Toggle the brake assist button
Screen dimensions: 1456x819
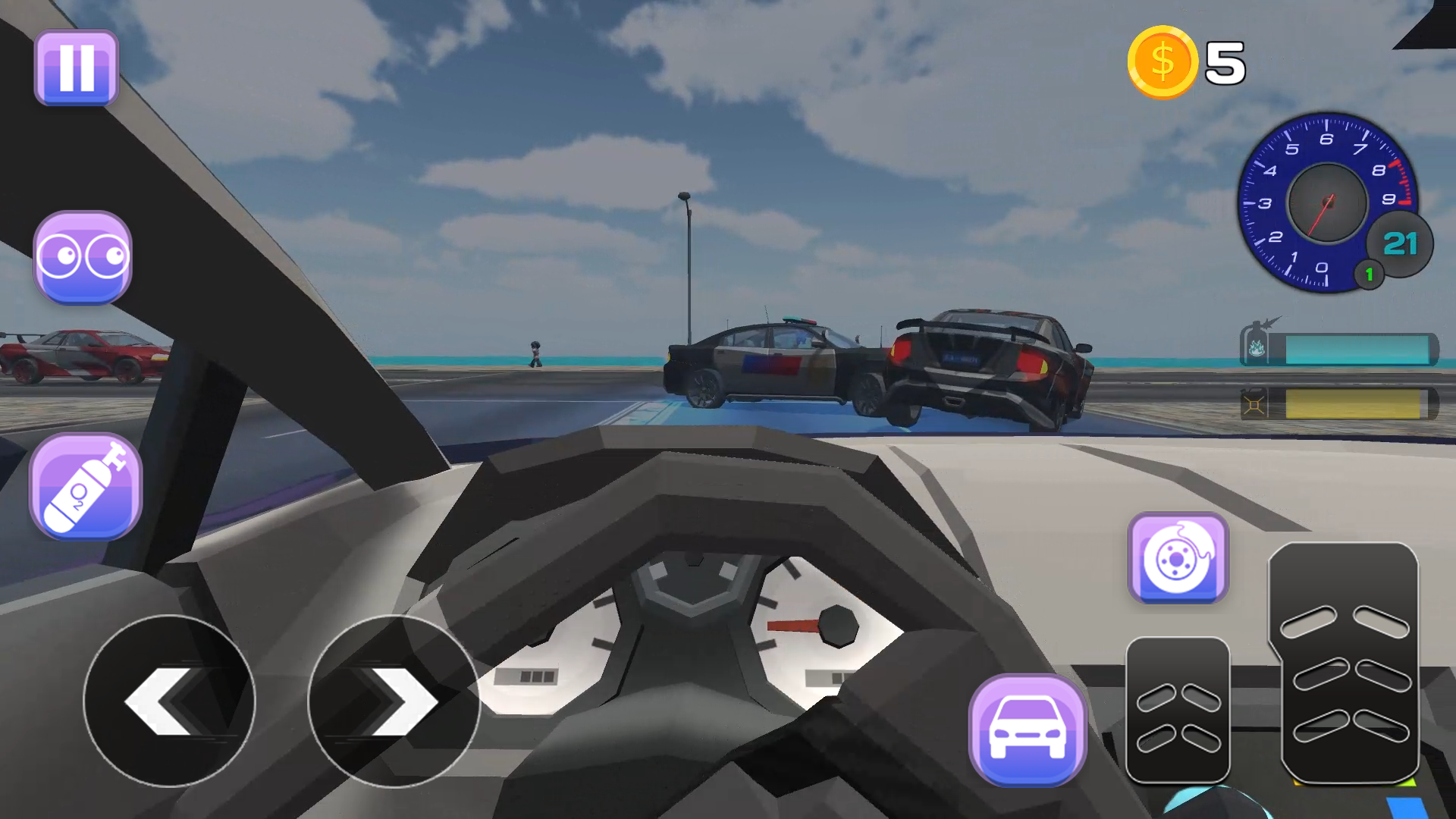coord(1178,559)
